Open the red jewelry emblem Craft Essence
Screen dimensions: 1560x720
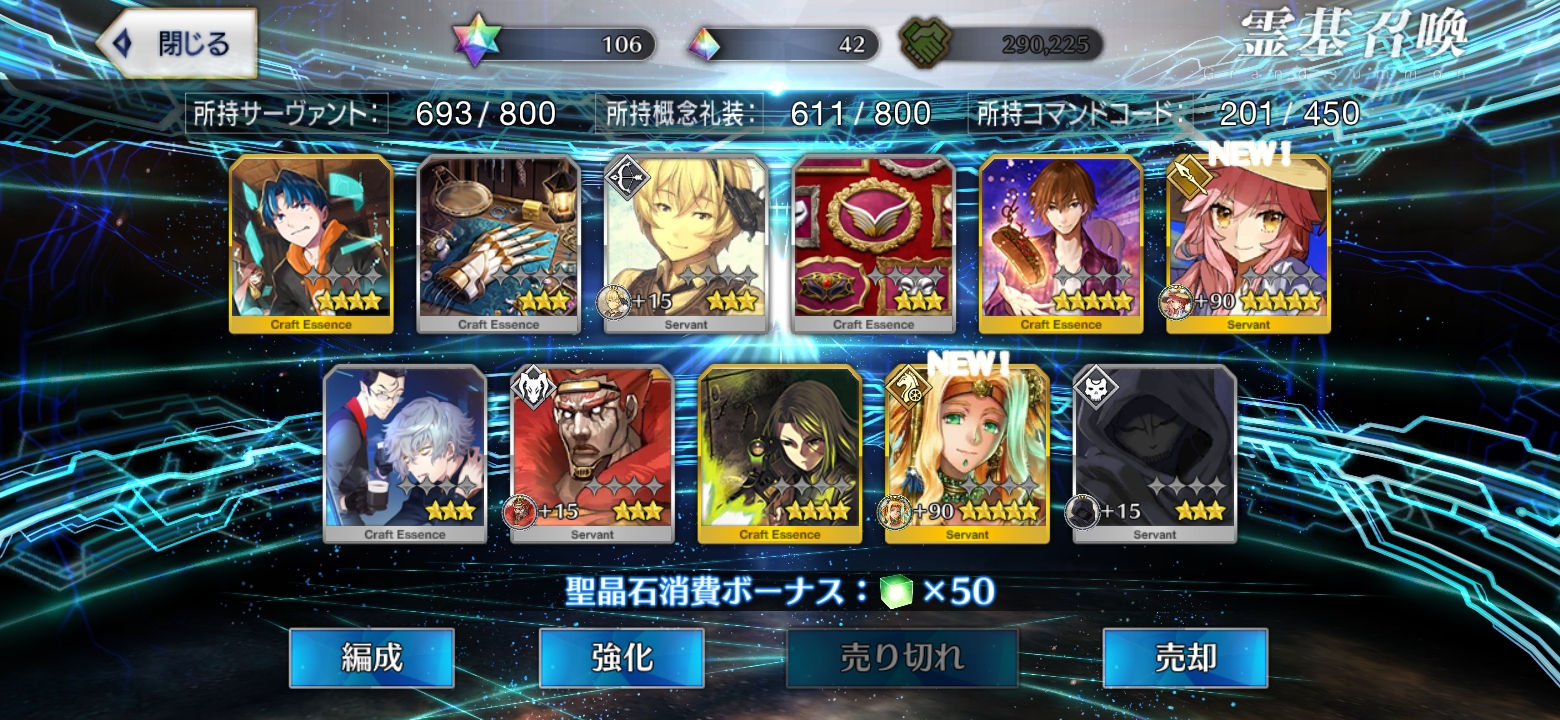873,243
